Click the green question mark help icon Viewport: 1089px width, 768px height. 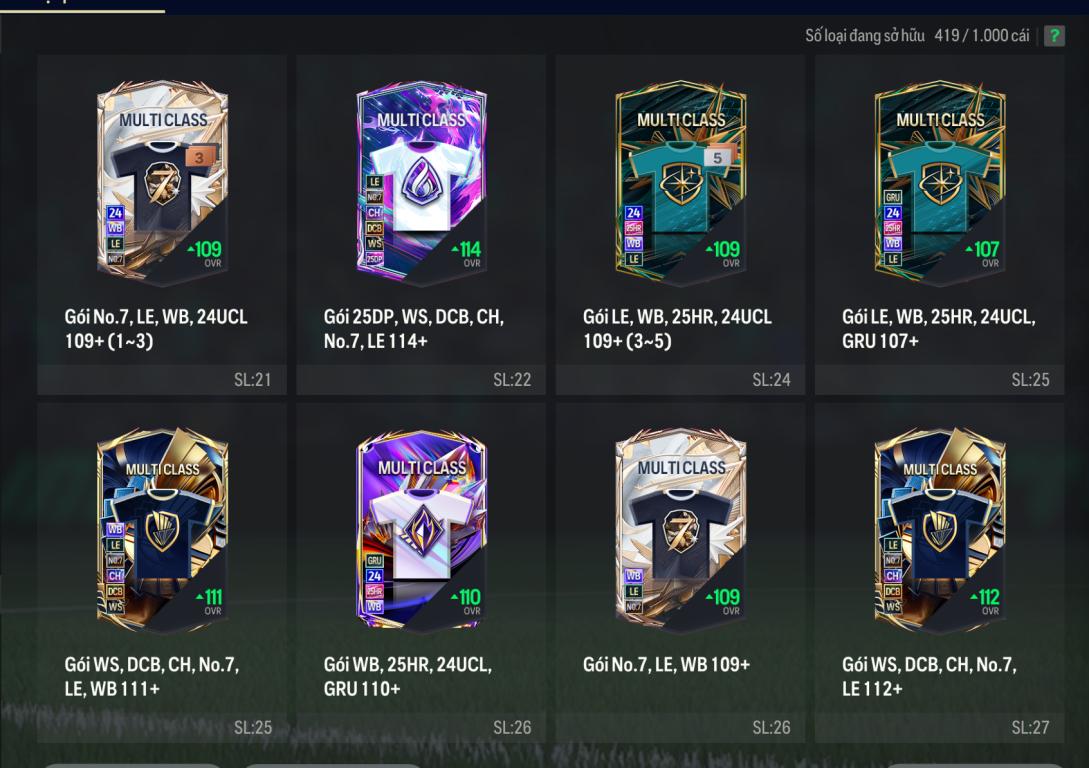tap(1054, 36)
